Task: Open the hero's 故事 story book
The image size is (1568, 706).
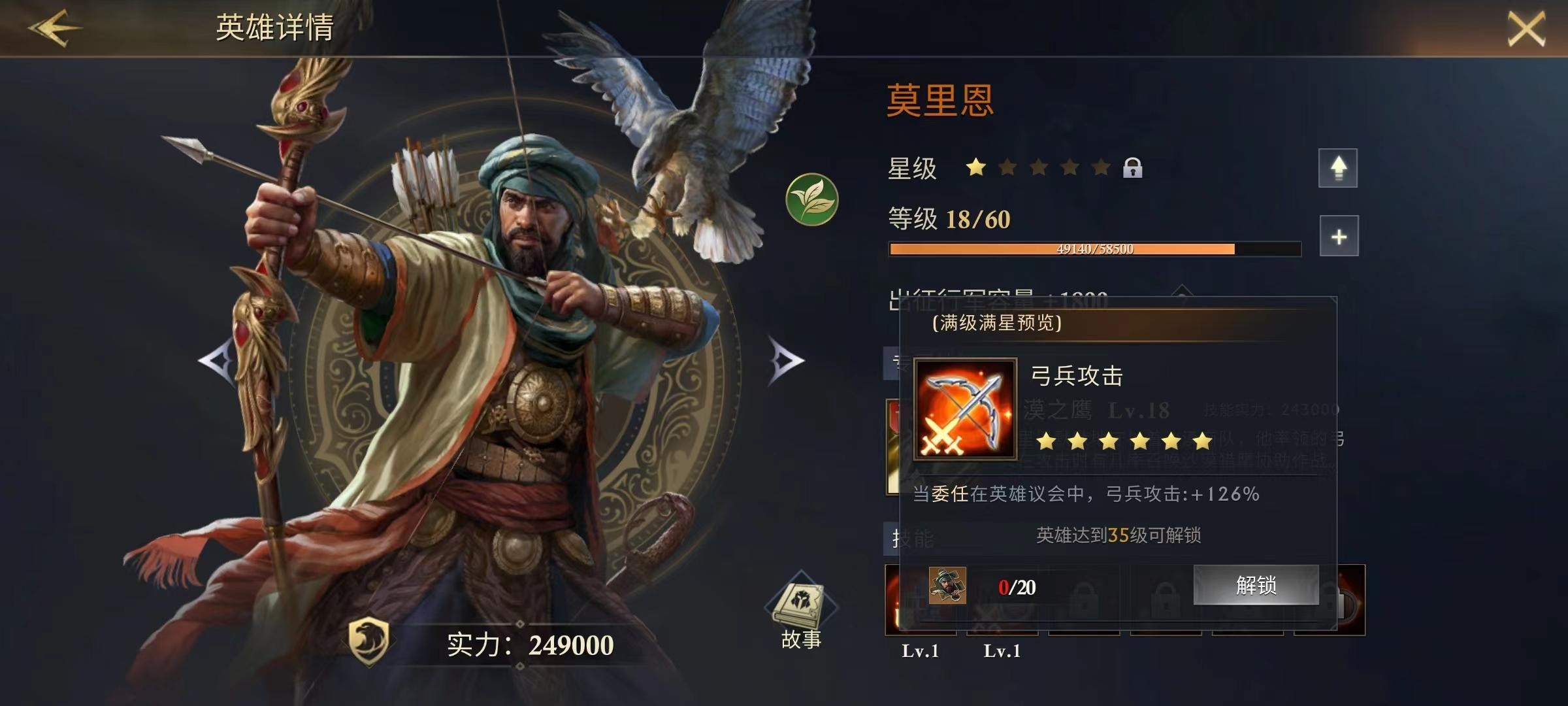Action: coord(801,613)
